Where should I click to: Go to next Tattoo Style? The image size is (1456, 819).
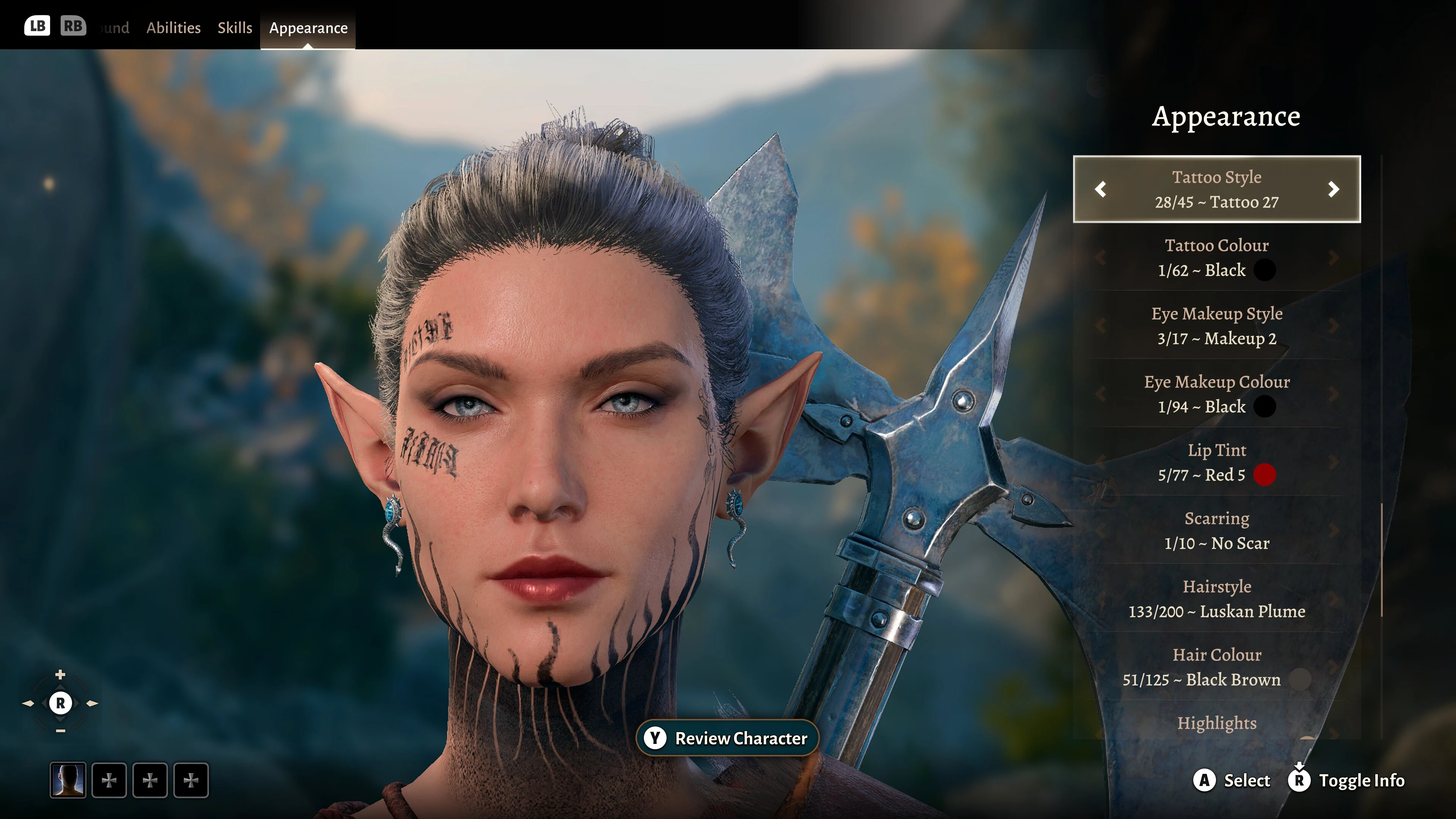[x=1334, y=189]
